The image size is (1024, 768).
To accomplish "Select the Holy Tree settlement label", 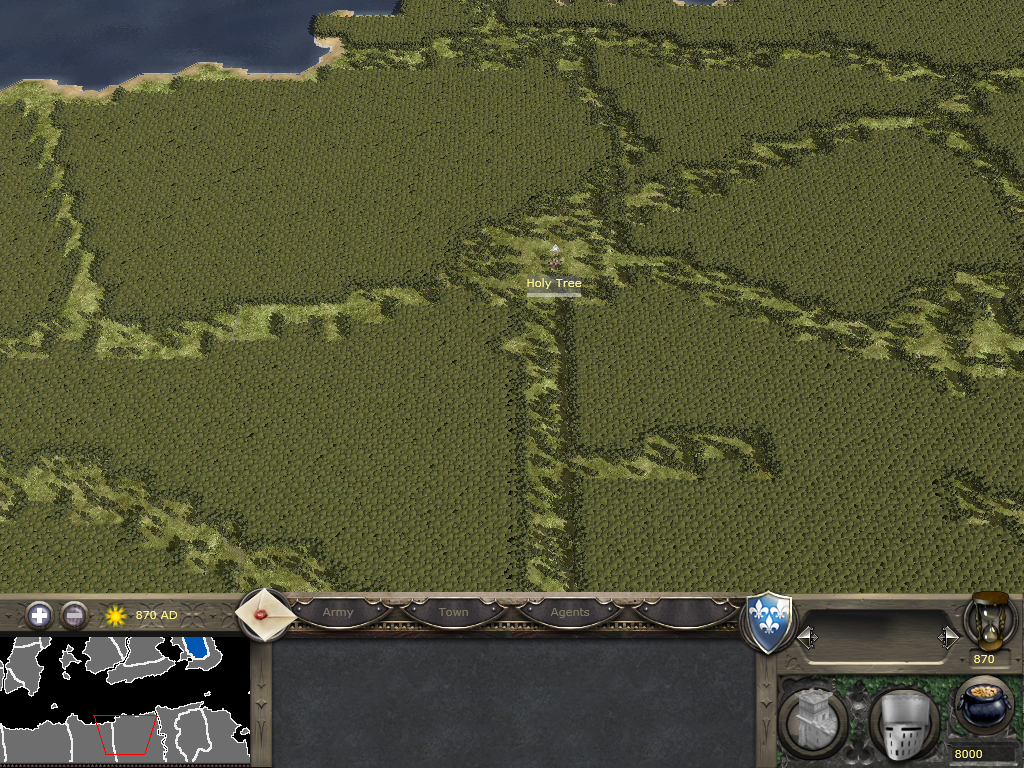I will 554,284.
